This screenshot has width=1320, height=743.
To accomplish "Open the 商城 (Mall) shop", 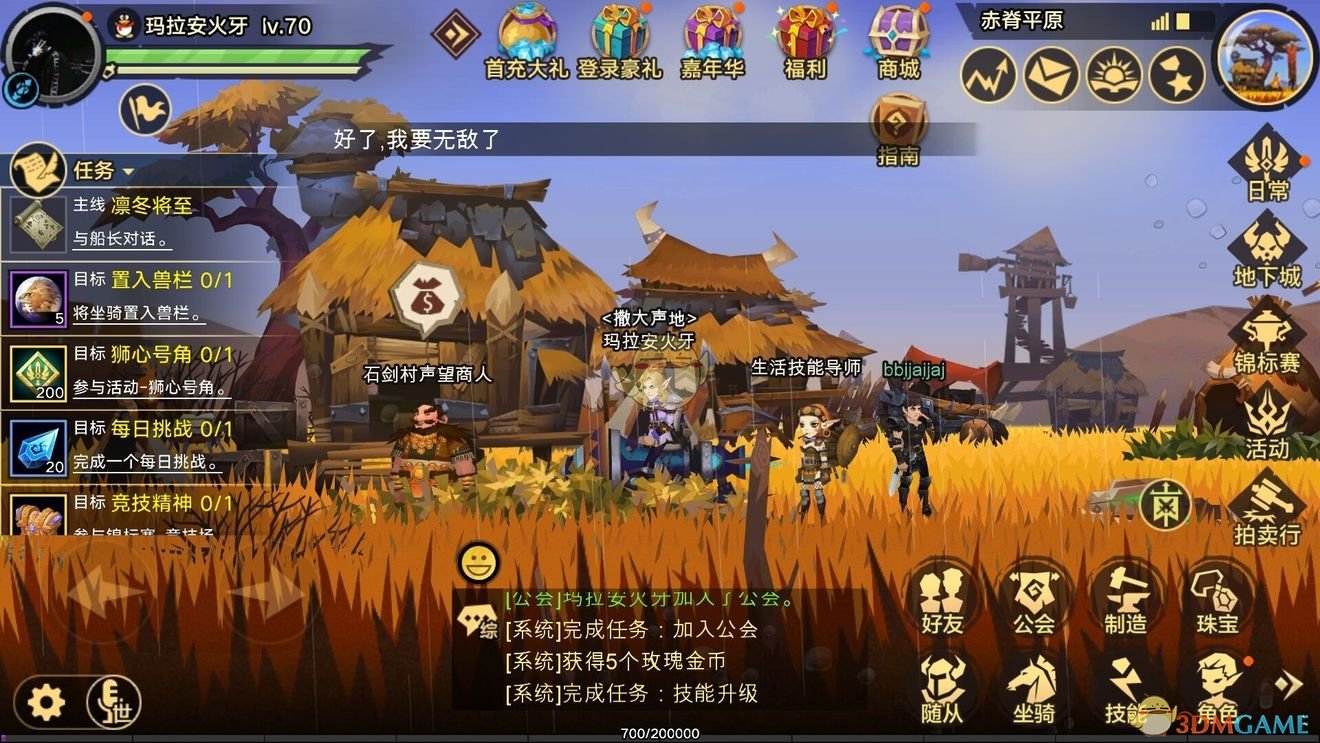I will click(x=895, y=40).
